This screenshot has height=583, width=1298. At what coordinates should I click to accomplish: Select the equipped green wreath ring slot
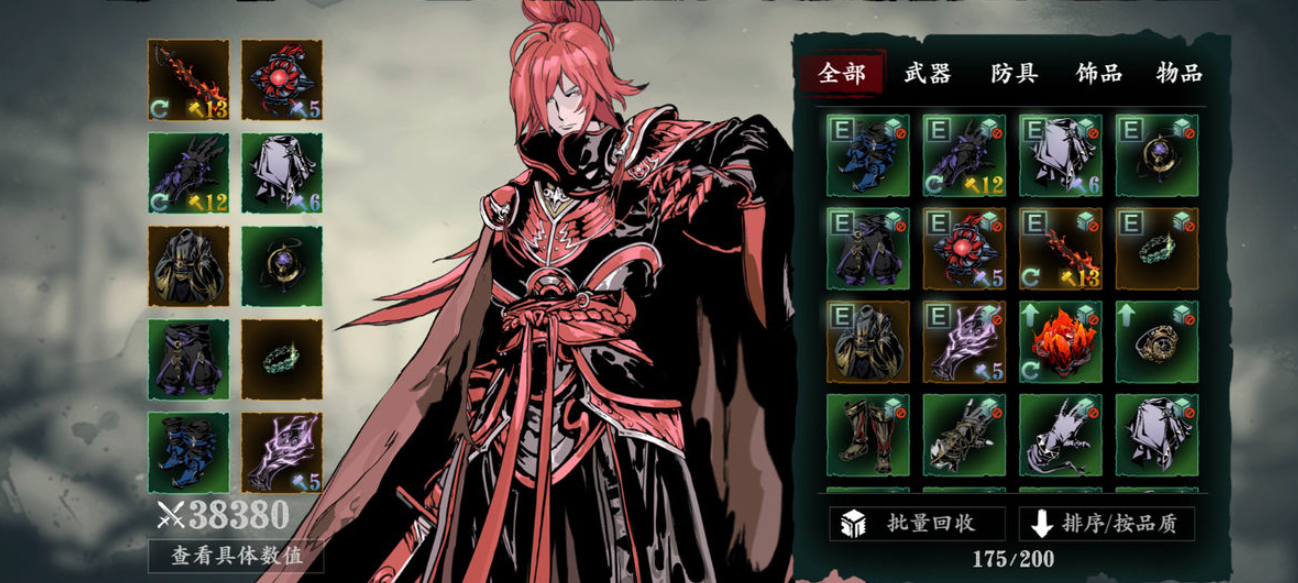(281, 359)
